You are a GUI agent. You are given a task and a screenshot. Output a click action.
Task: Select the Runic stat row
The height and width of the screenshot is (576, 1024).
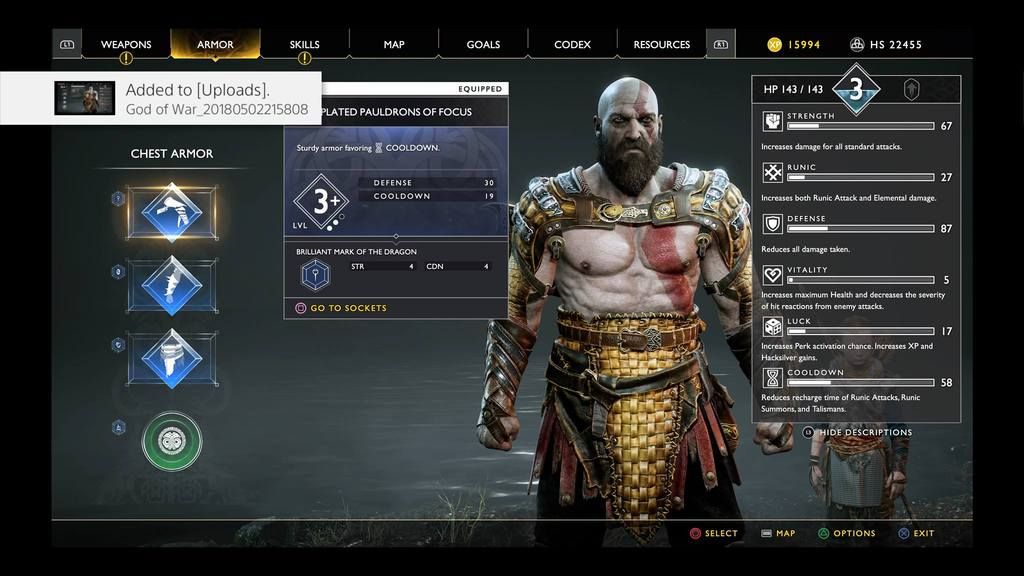(857, 177)
